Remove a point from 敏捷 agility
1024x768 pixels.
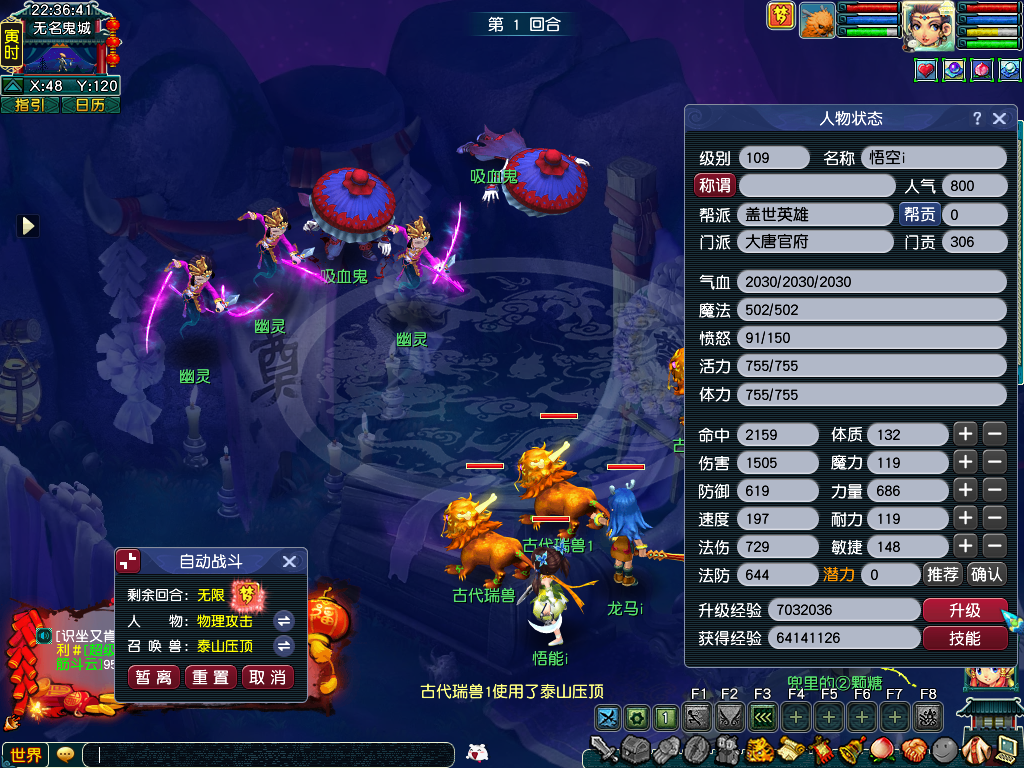tap(994, 546)
